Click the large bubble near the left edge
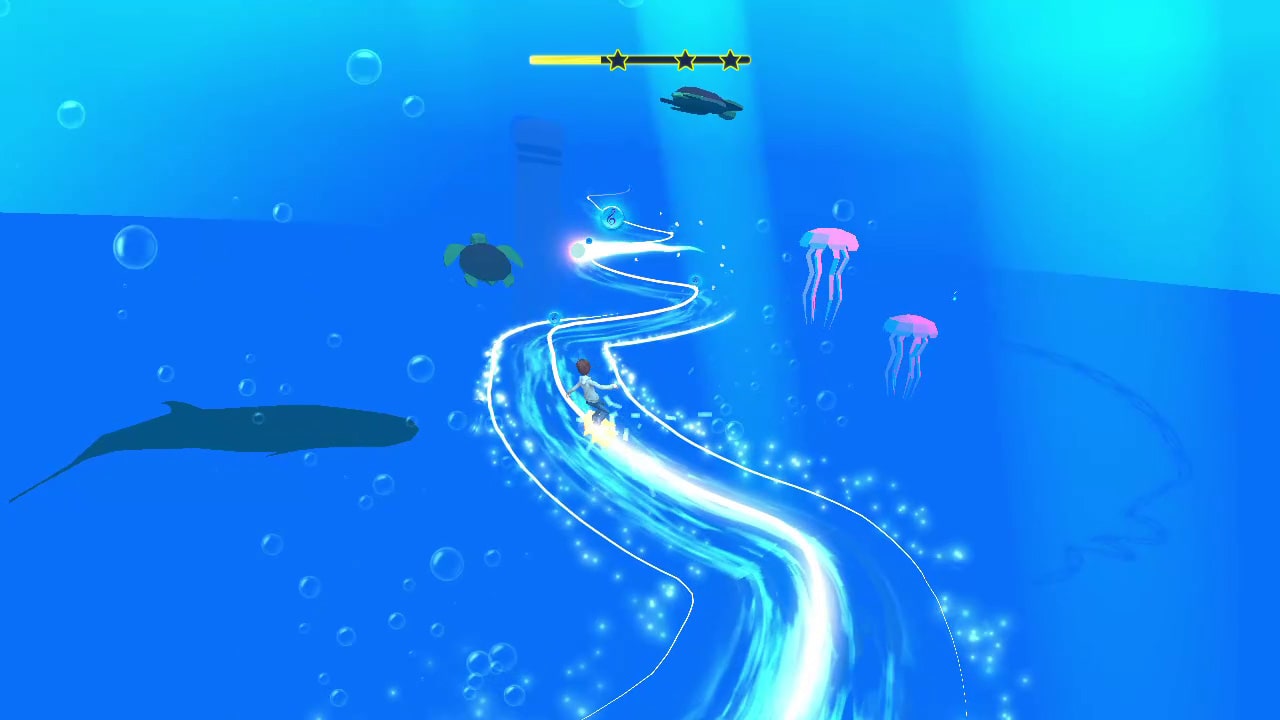The width and height of the screenshot is (1280, 720). pos(134,246)
